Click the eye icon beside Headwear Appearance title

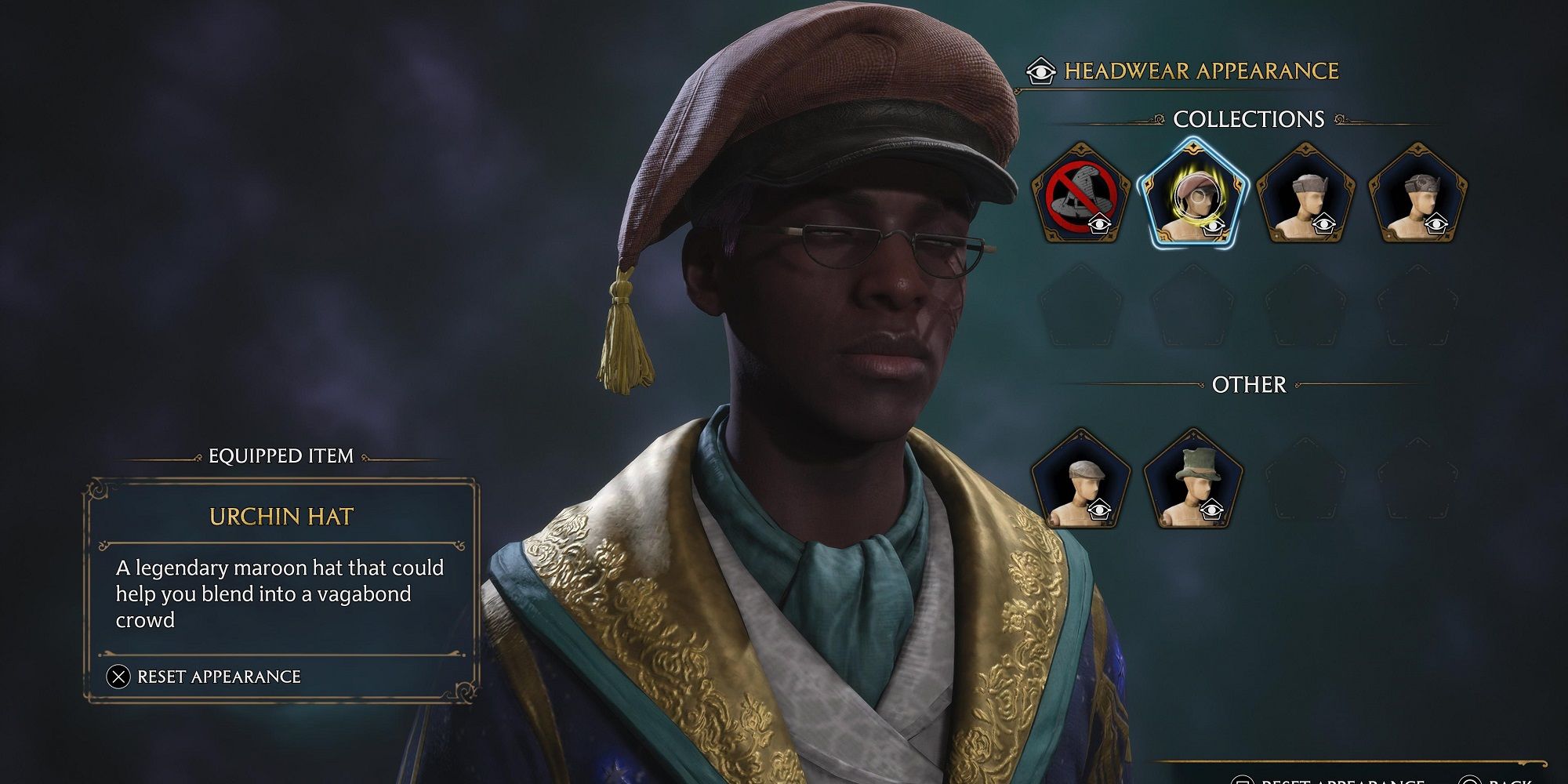tap(1040, 70)
